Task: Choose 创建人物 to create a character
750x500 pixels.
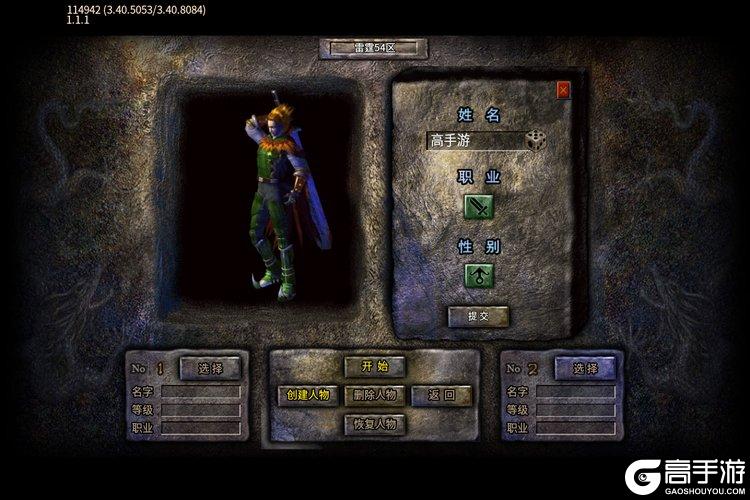Action: (x=307, y=396)
